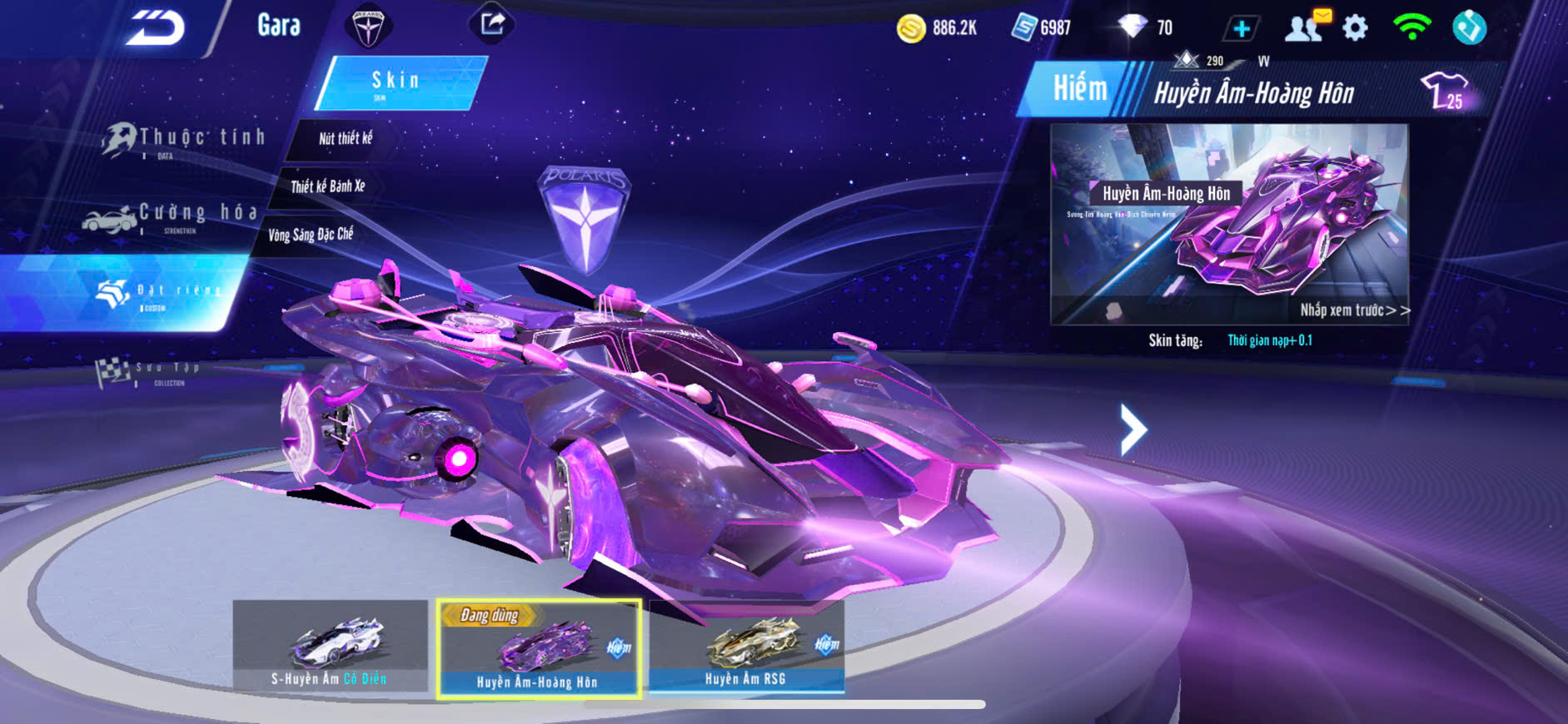This screenshot has height=724, width=1568.
Task: Preview skin via Nhấp xem trước
Action: (x=1354, y=310)
